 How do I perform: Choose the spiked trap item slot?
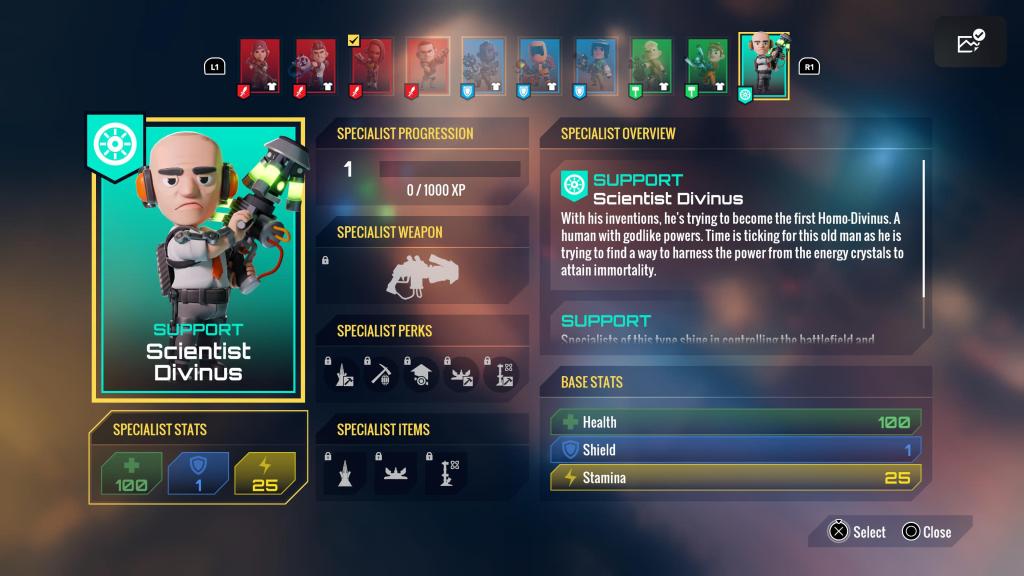coord(393,472)
